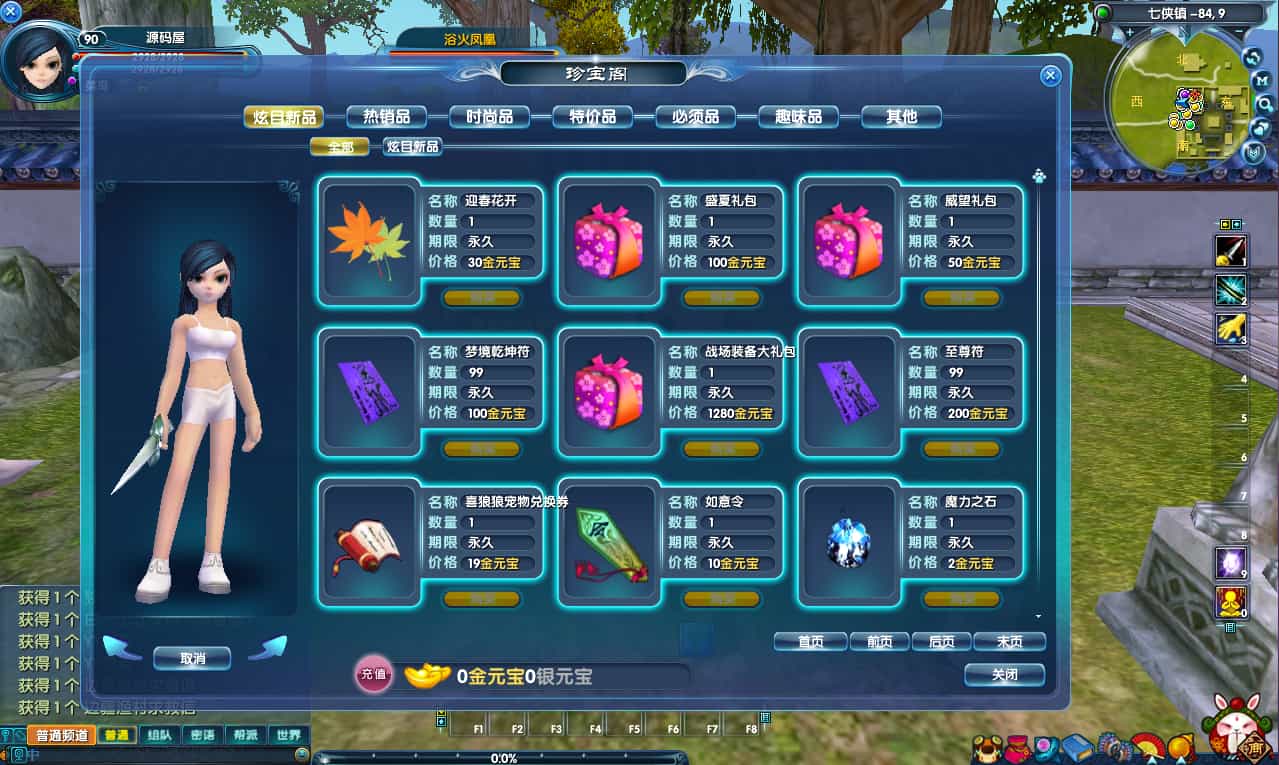Select the 梦境乾坤符 purple talisman item
Screen dimensions: 1279x765
tap(368, 391)
